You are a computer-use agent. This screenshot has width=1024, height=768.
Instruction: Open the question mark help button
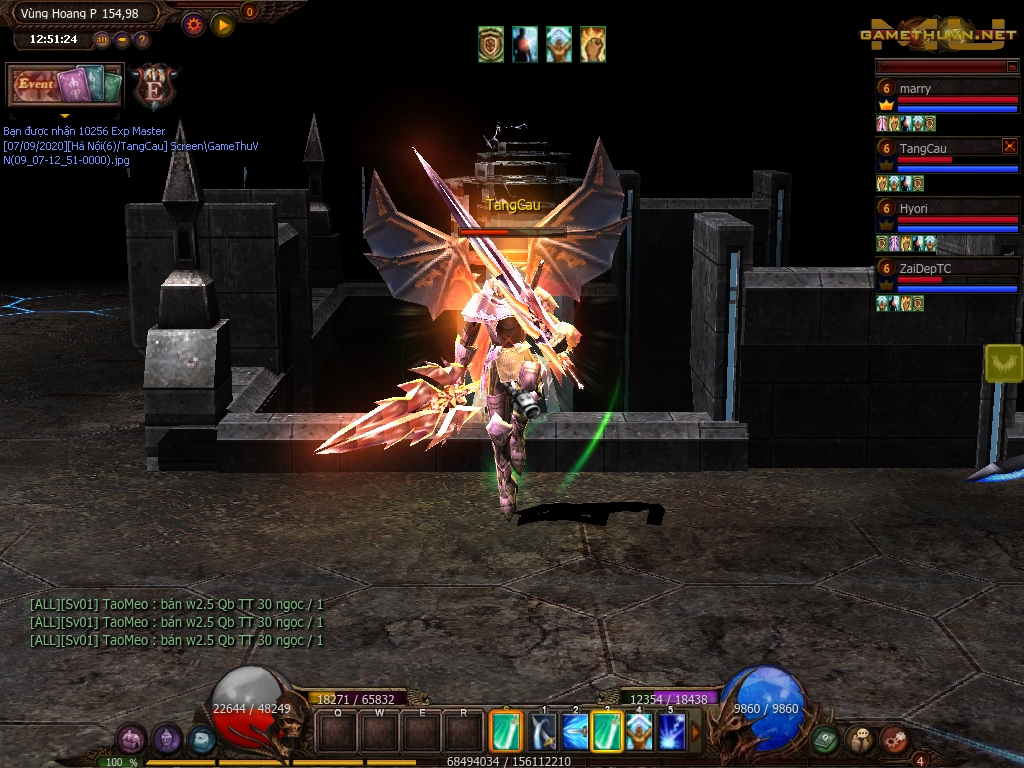pyautogui.click(x=142, y=40)
